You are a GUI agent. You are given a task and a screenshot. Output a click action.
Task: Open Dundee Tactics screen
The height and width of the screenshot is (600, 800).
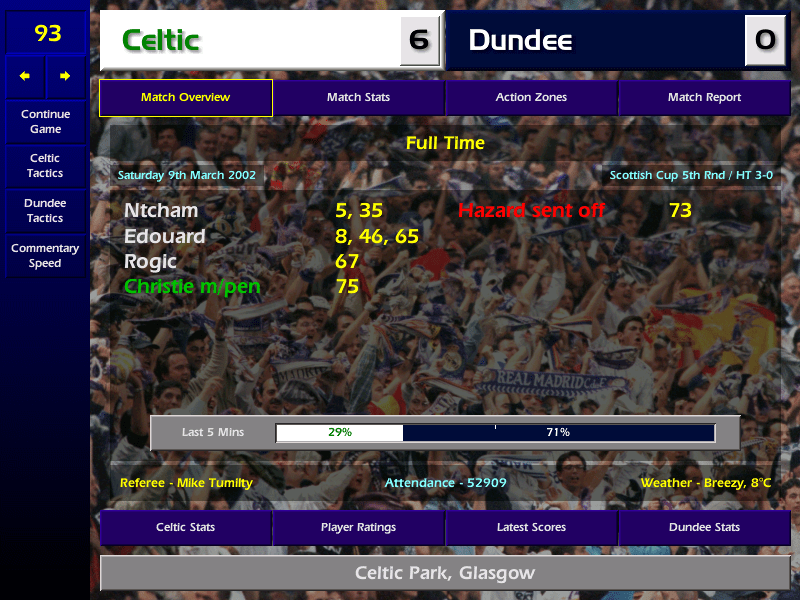[45, 211]
